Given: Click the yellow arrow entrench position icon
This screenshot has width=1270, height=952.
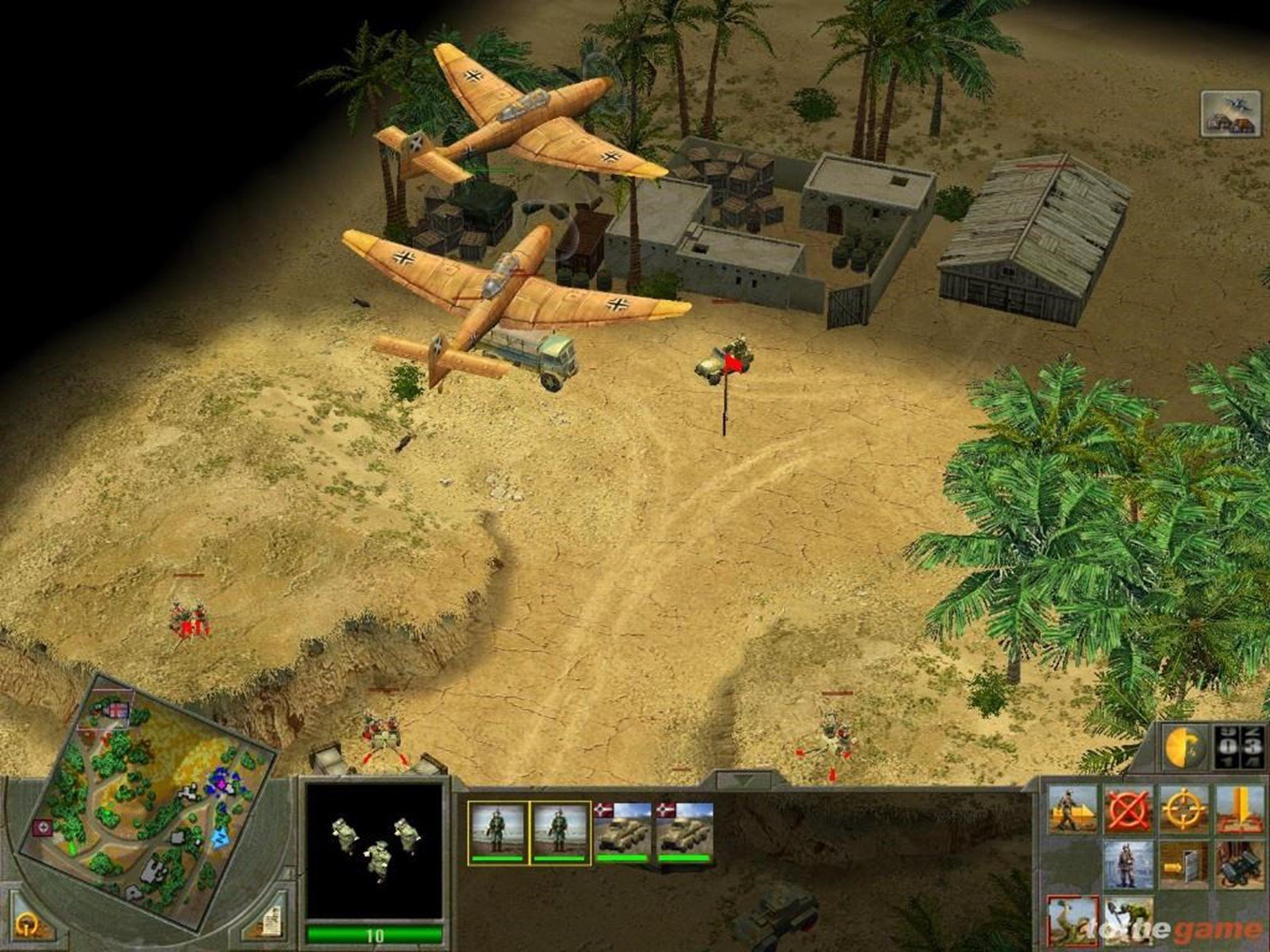Looking at the screenshot, I should (1238, 809).
